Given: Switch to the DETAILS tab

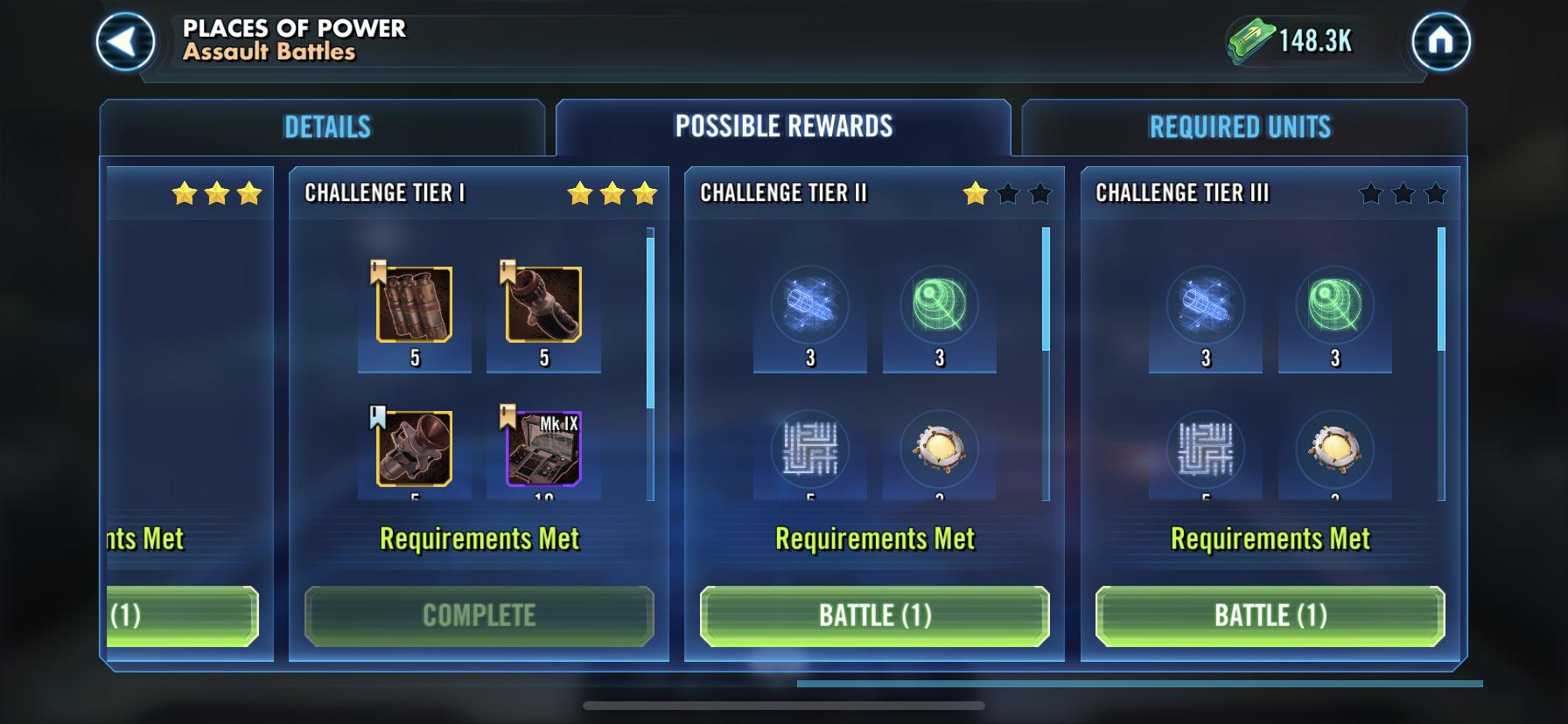Looking at the screenshot, I should (x=326, y=125).
